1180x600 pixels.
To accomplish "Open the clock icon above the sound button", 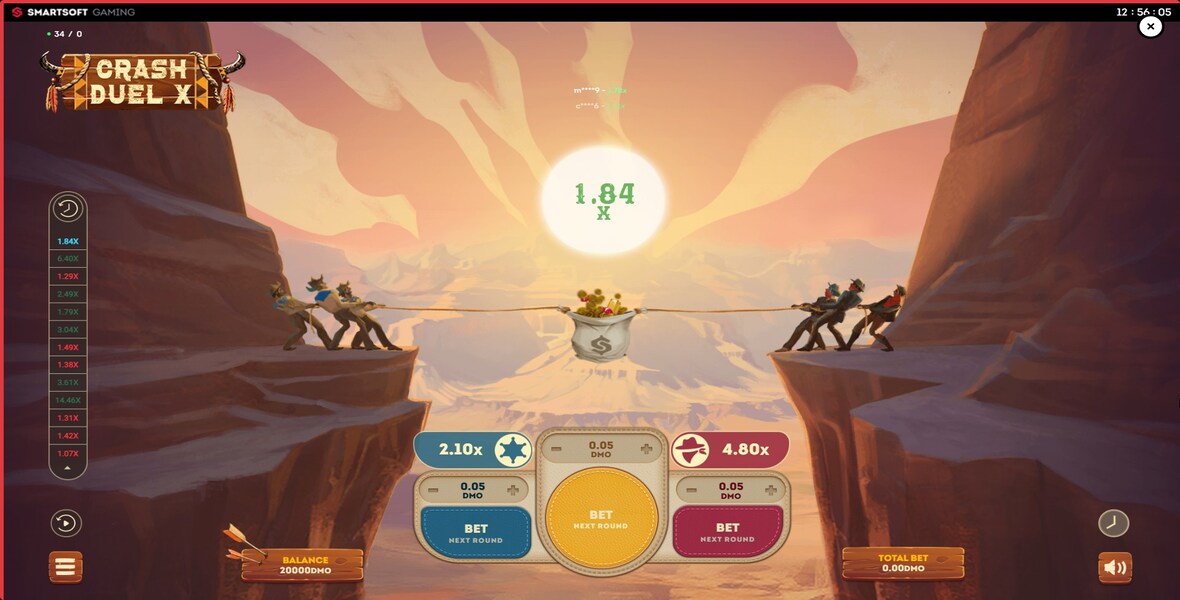I will pyautogui.click(x=1113, y=523).
